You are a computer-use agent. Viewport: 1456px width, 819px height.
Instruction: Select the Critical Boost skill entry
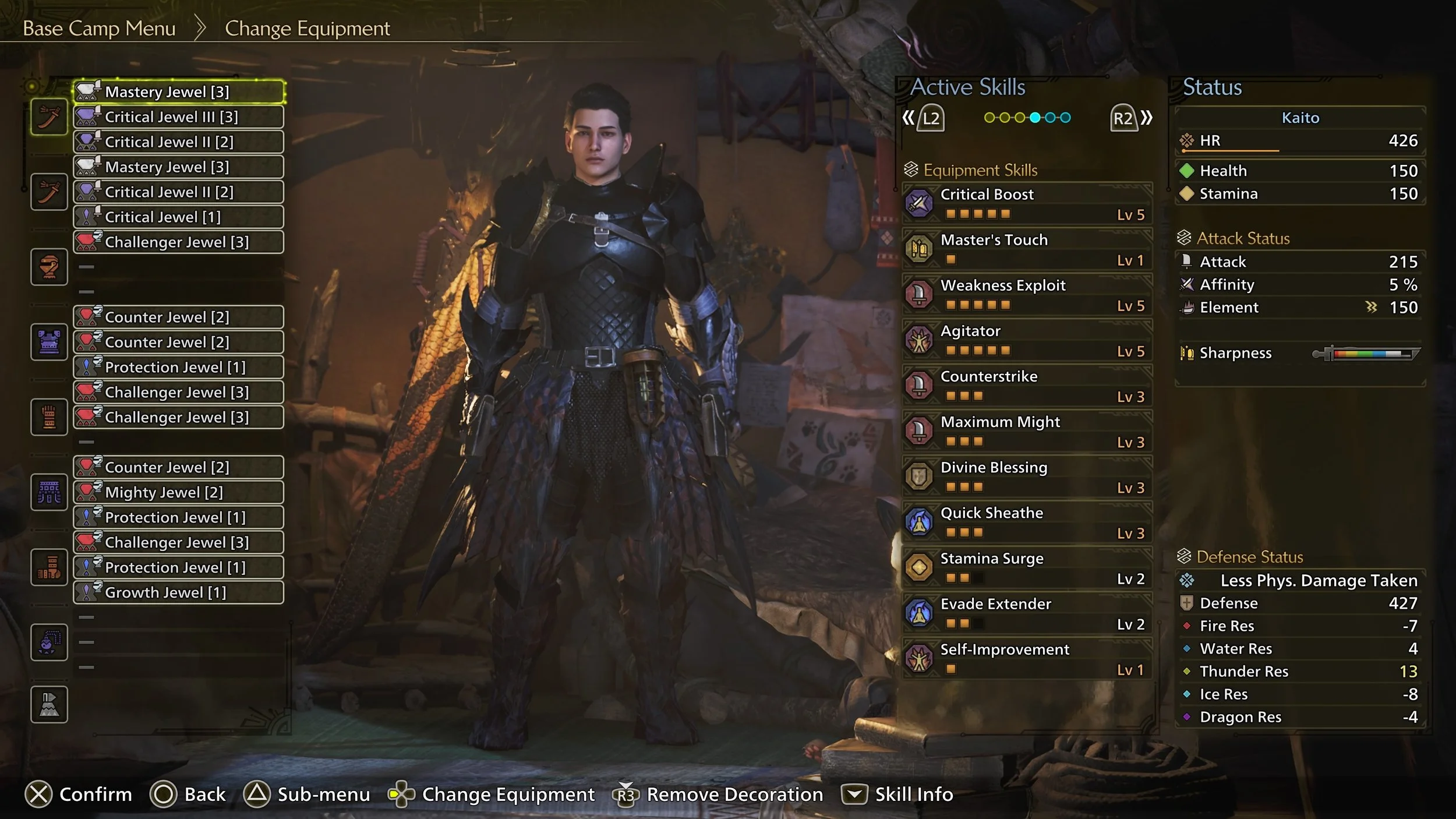point(1027,203)
